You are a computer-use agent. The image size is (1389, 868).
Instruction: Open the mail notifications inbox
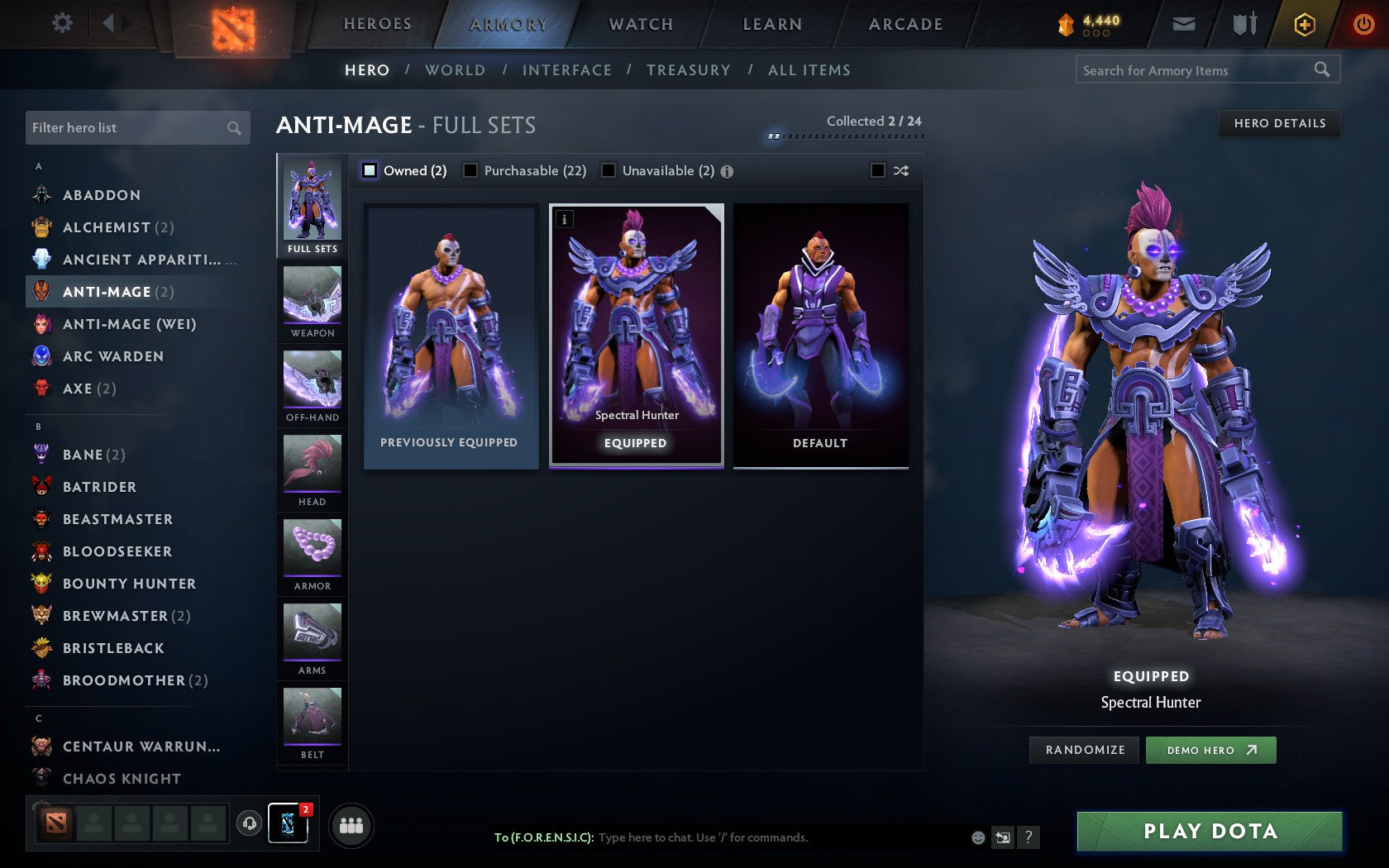tap(1184, 24)
